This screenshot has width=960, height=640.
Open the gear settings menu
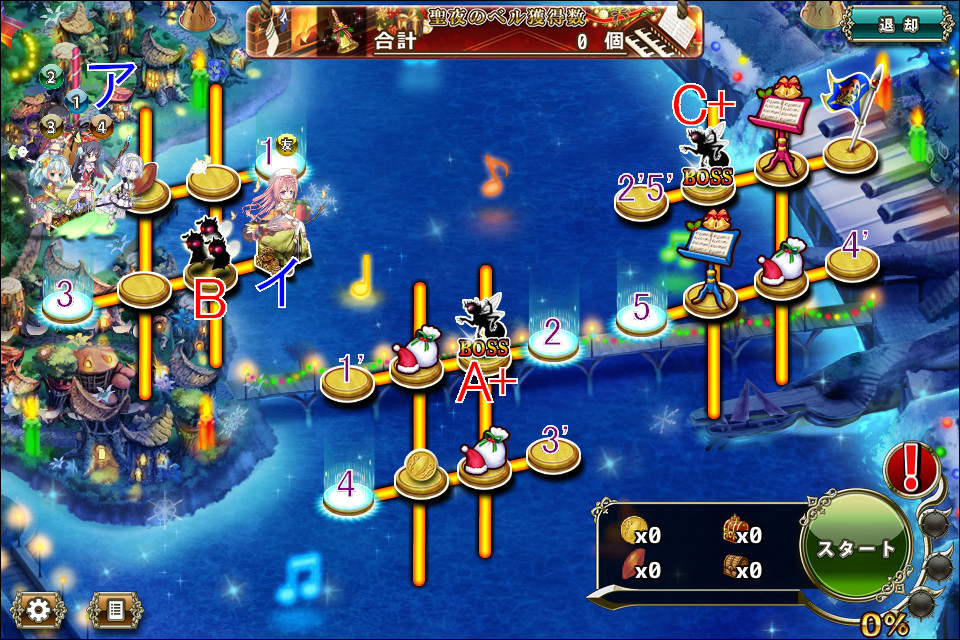(40, 607)
